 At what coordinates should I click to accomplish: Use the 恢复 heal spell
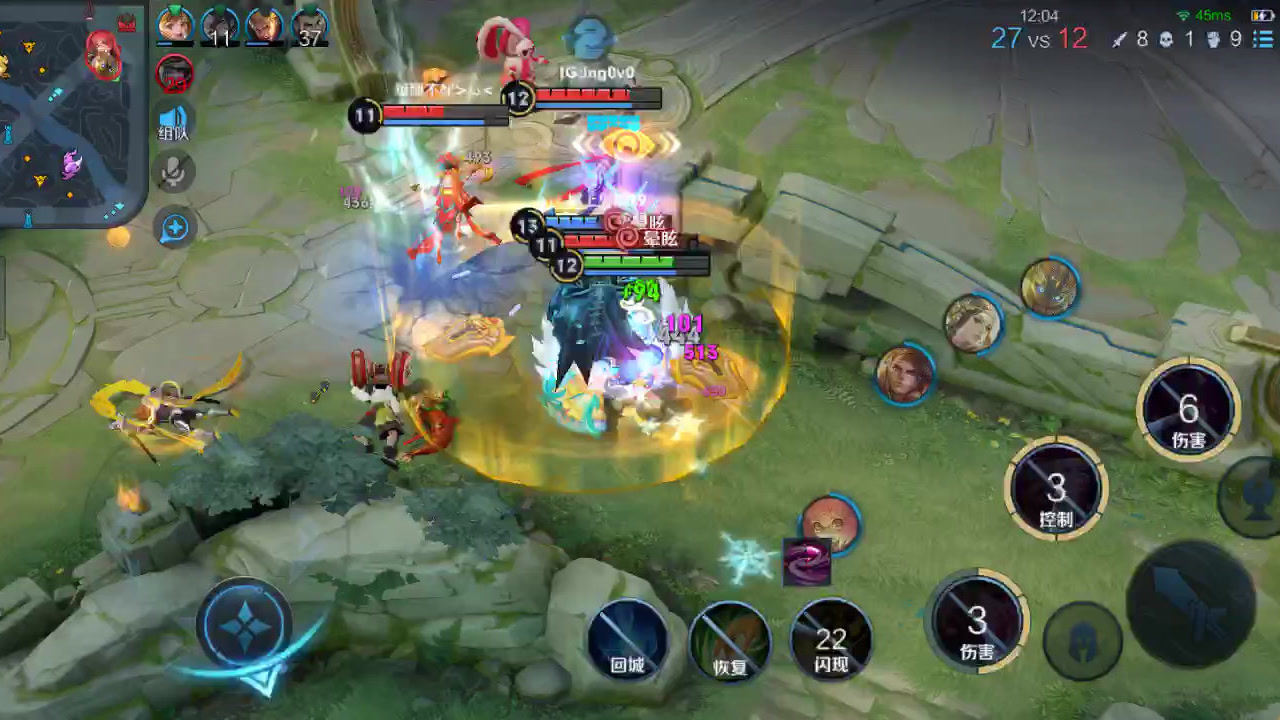[730, 641]
